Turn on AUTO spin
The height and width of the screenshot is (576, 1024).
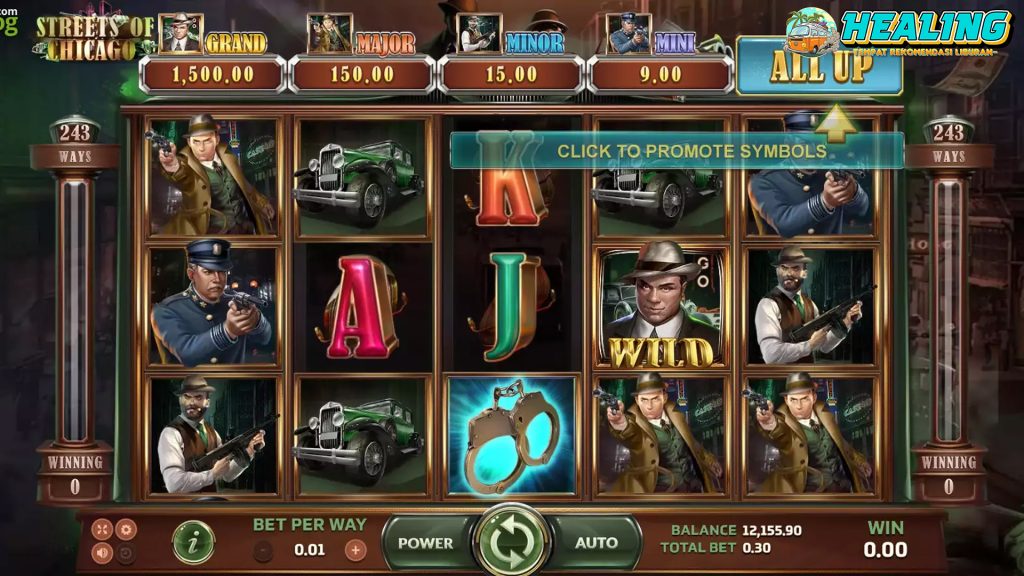click(x=596, y=543)
